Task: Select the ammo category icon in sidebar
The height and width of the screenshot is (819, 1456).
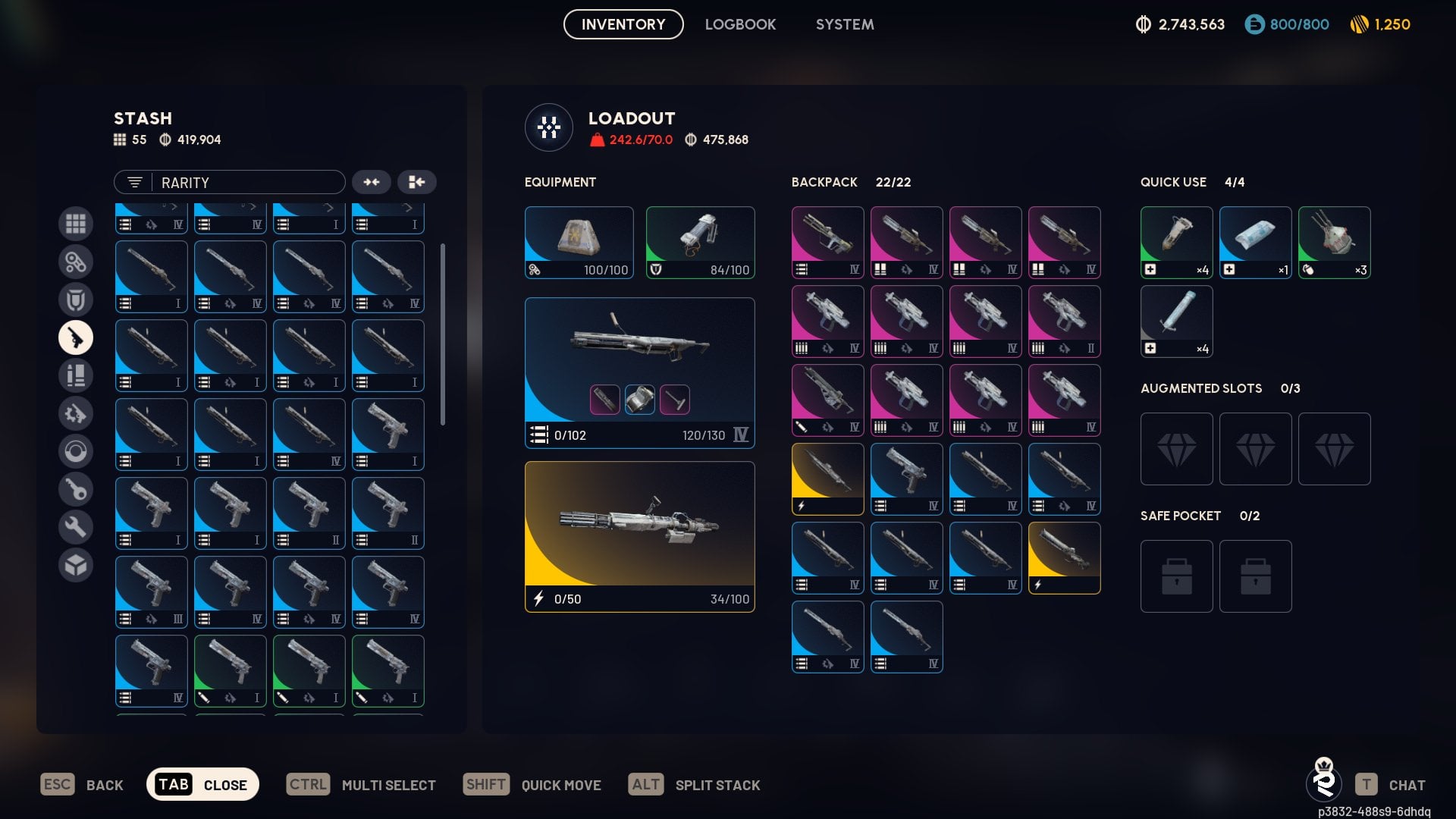Action: pyautogui.click(x=76, y=375)
